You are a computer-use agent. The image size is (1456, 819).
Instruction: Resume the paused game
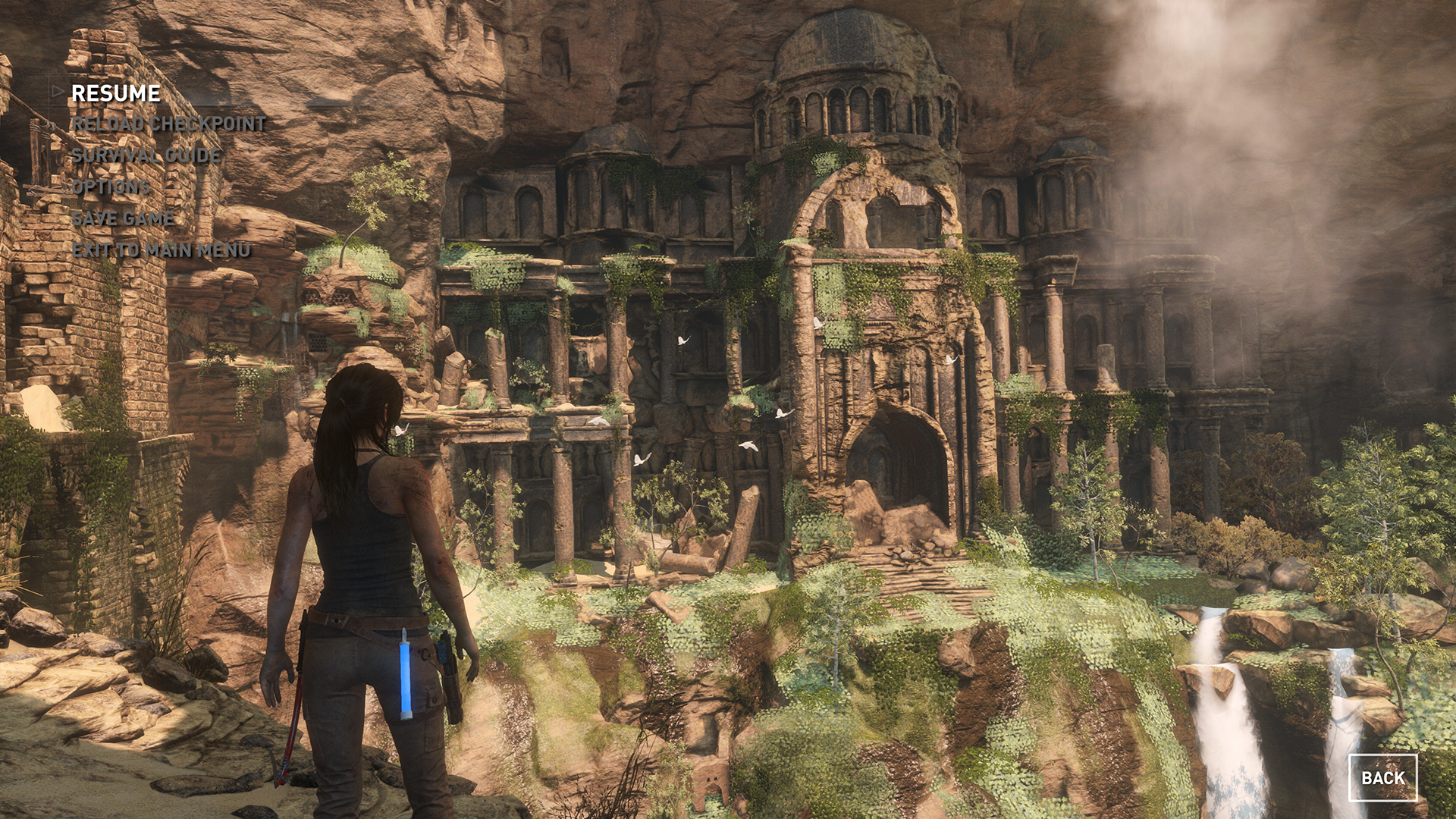115,93
